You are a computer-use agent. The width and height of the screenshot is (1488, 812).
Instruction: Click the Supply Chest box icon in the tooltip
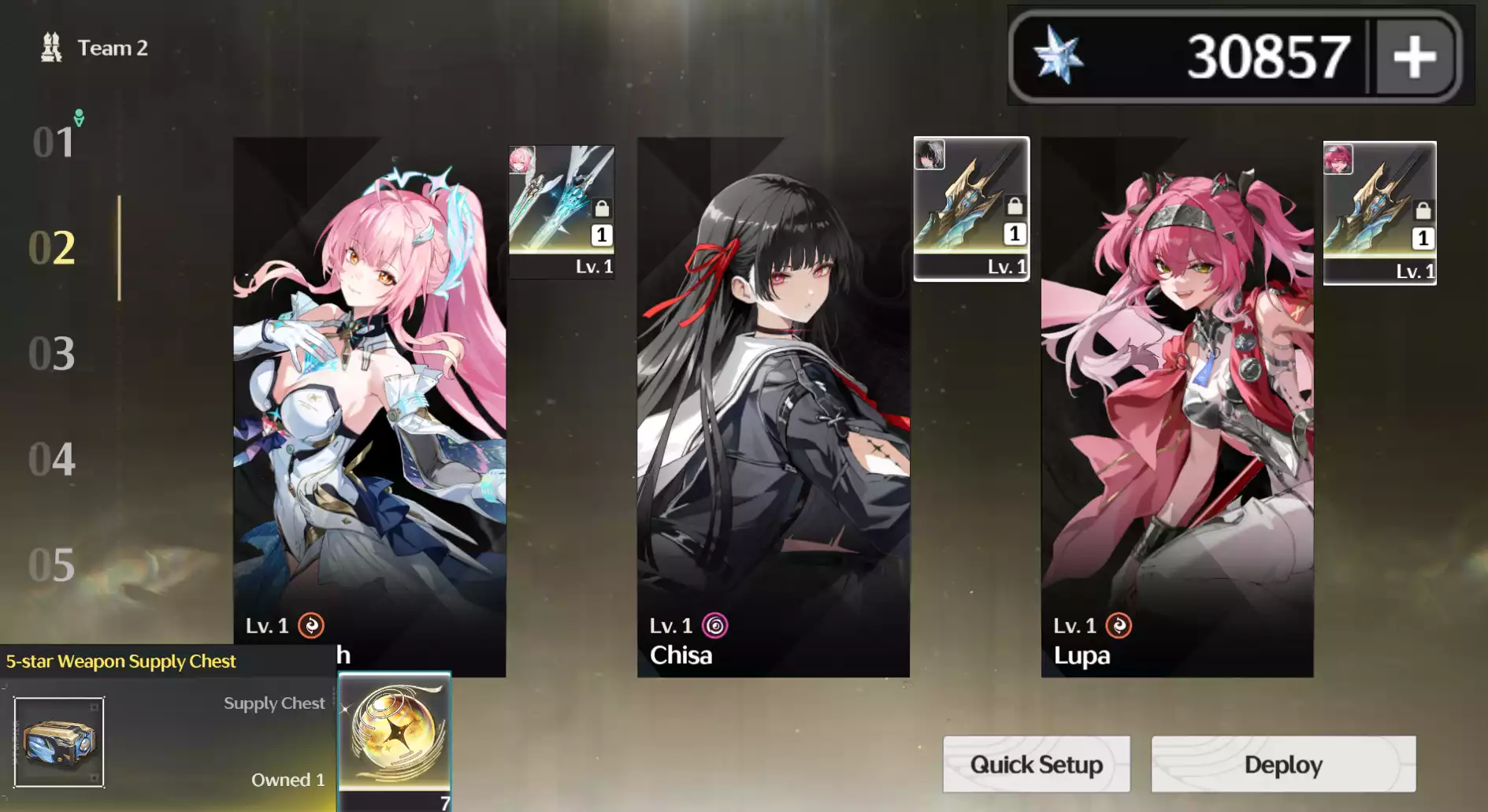pos(59,740)
